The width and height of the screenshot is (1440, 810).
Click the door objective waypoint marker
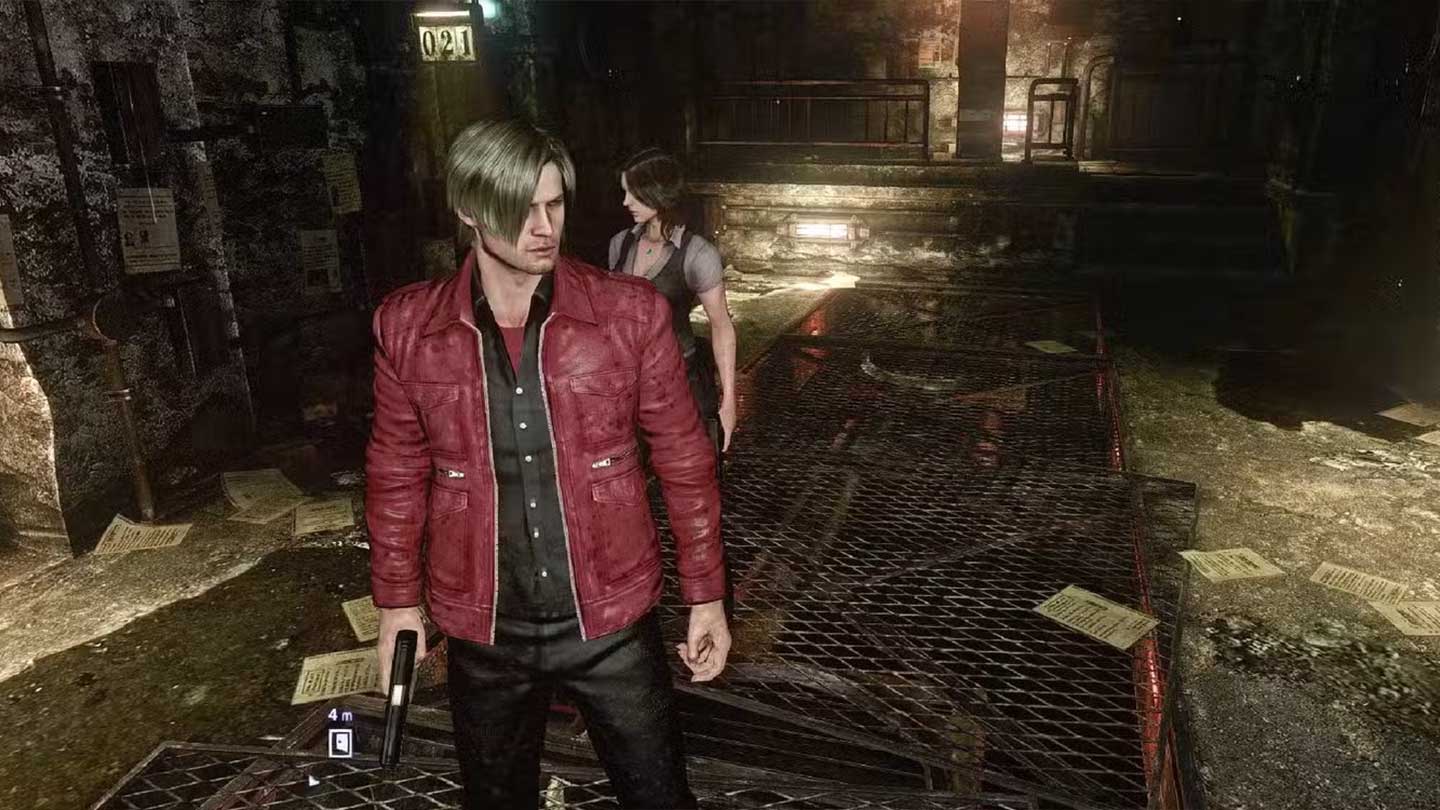tap(341, 741)
